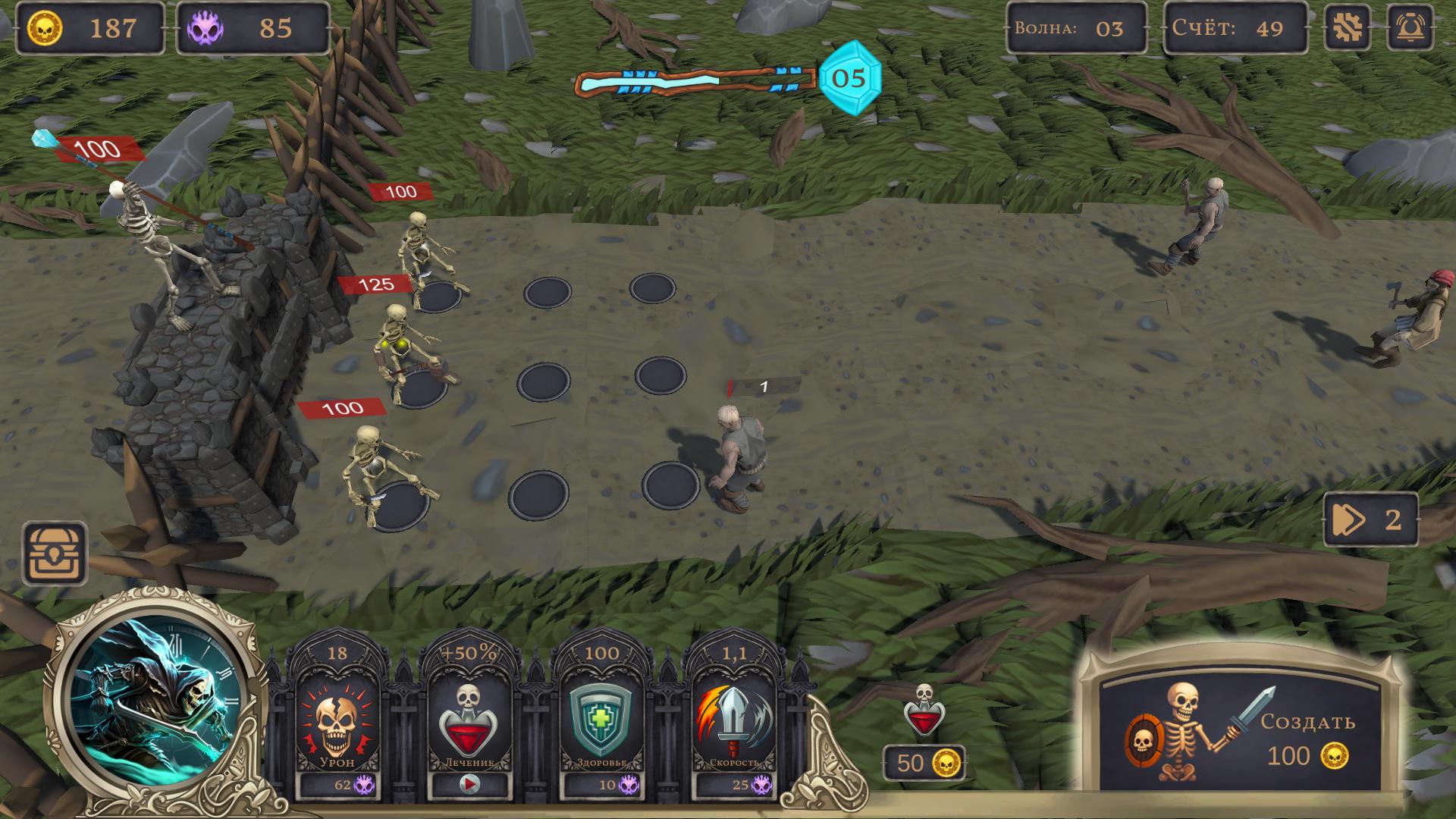1456x819 pixels.
Task: Click the crystal 05 marker on the wave bar
Action: [851, 79]
